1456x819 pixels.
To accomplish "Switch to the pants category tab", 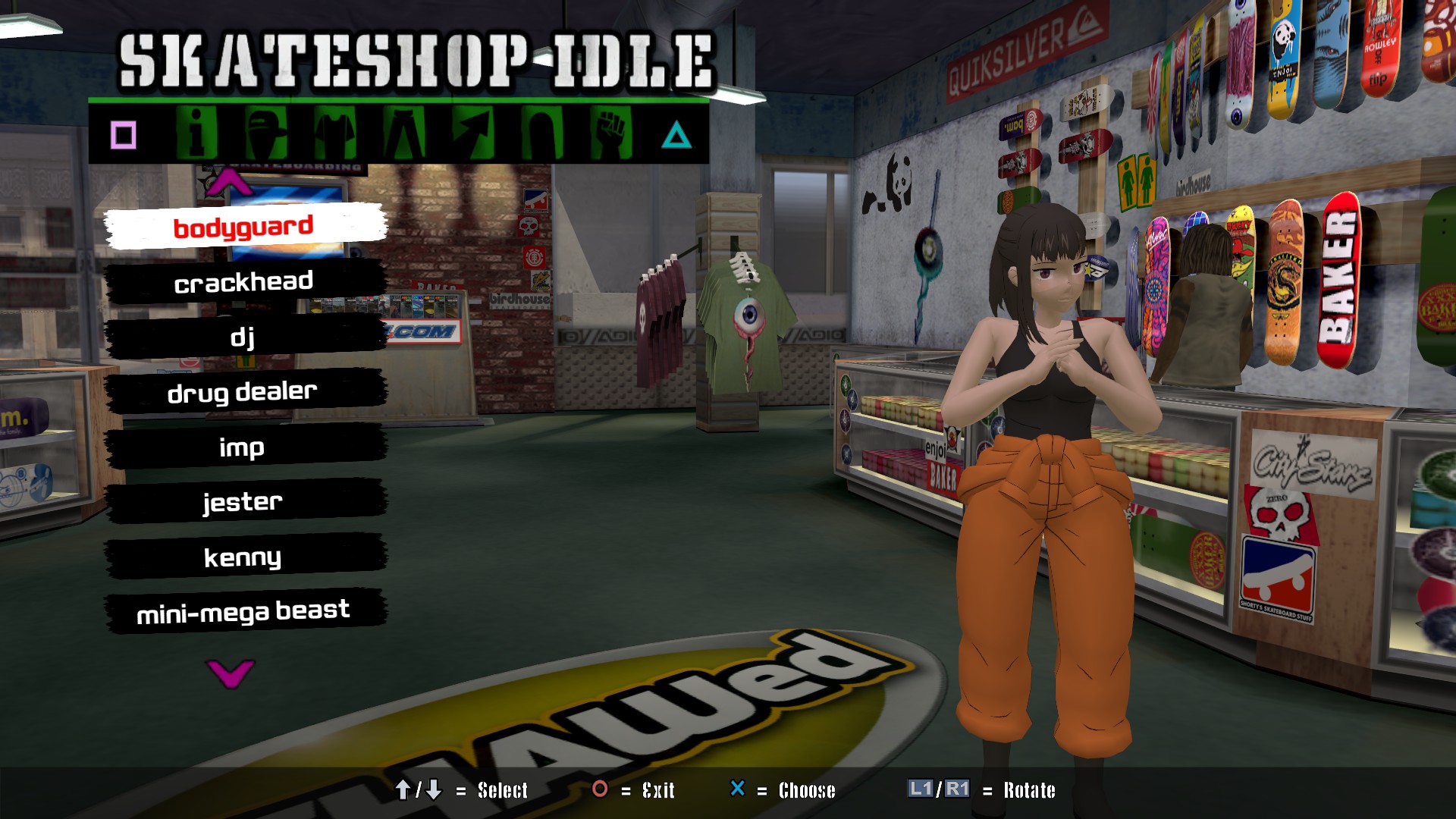I will click(404, 133).
